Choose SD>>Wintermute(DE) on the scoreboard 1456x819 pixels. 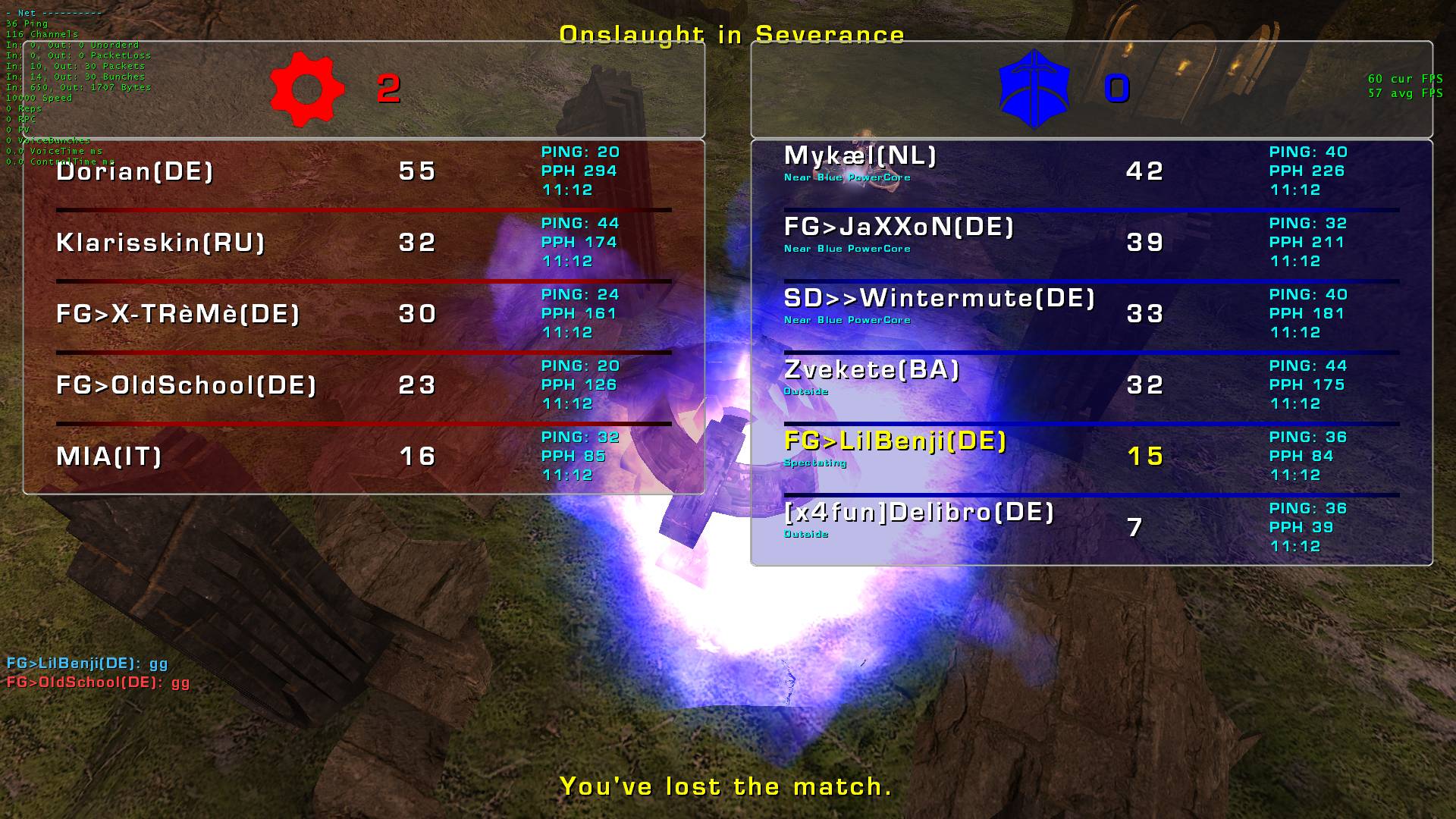coord(939,299)
